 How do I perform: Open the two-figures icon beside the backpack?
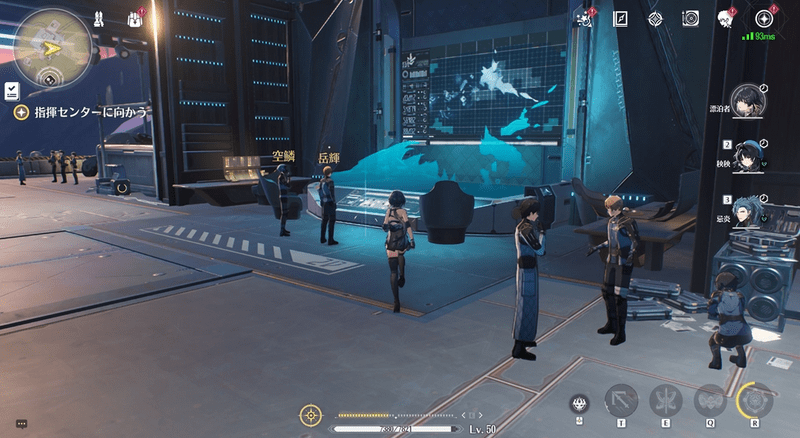click(x=101, y=18)
